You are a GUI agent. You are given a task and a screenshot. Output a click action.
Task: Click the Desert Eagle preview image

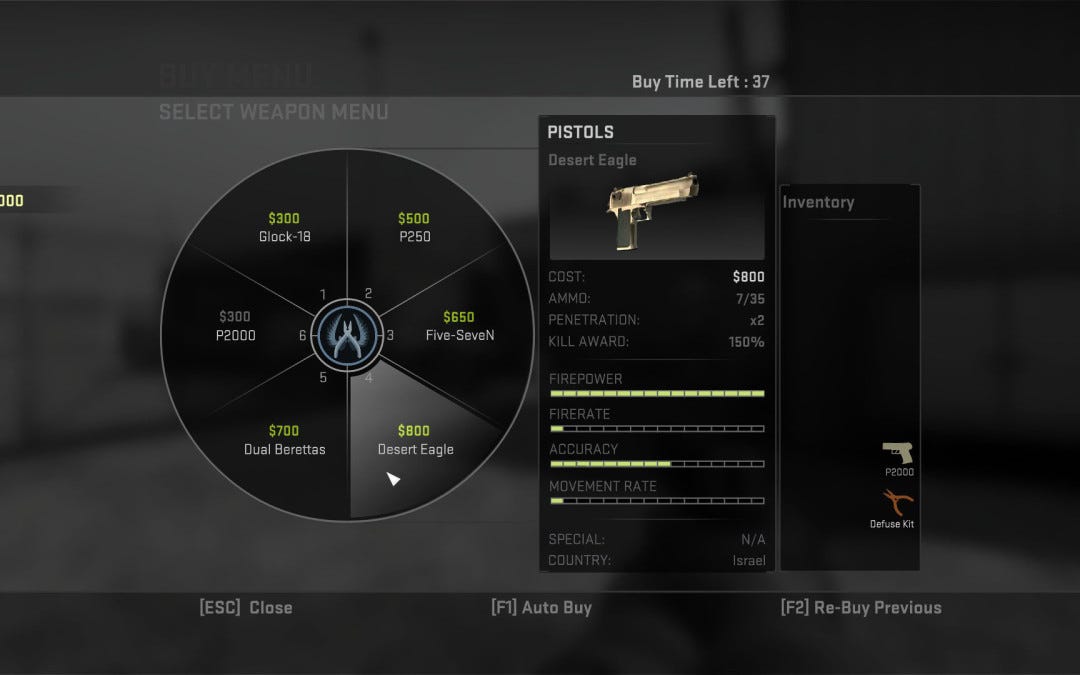click(x=656, y=214)
